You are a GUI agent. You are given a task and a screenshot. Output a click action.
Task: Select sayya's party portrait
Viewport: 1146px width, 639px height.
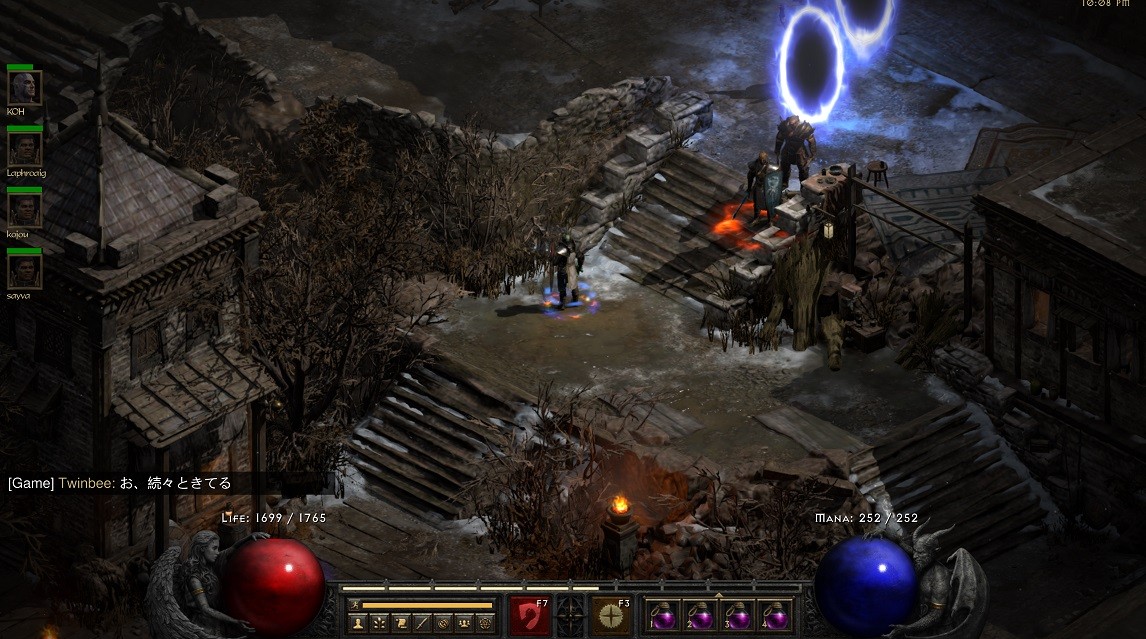click(24, 270)
